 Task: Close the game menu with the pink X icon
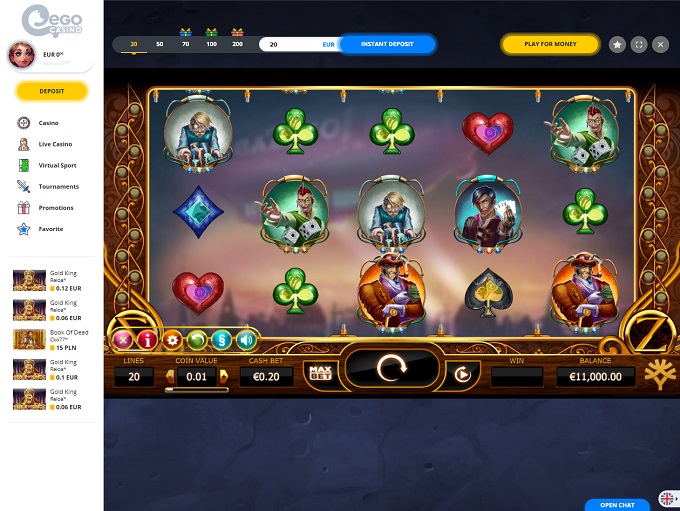(x=123, y=340)
